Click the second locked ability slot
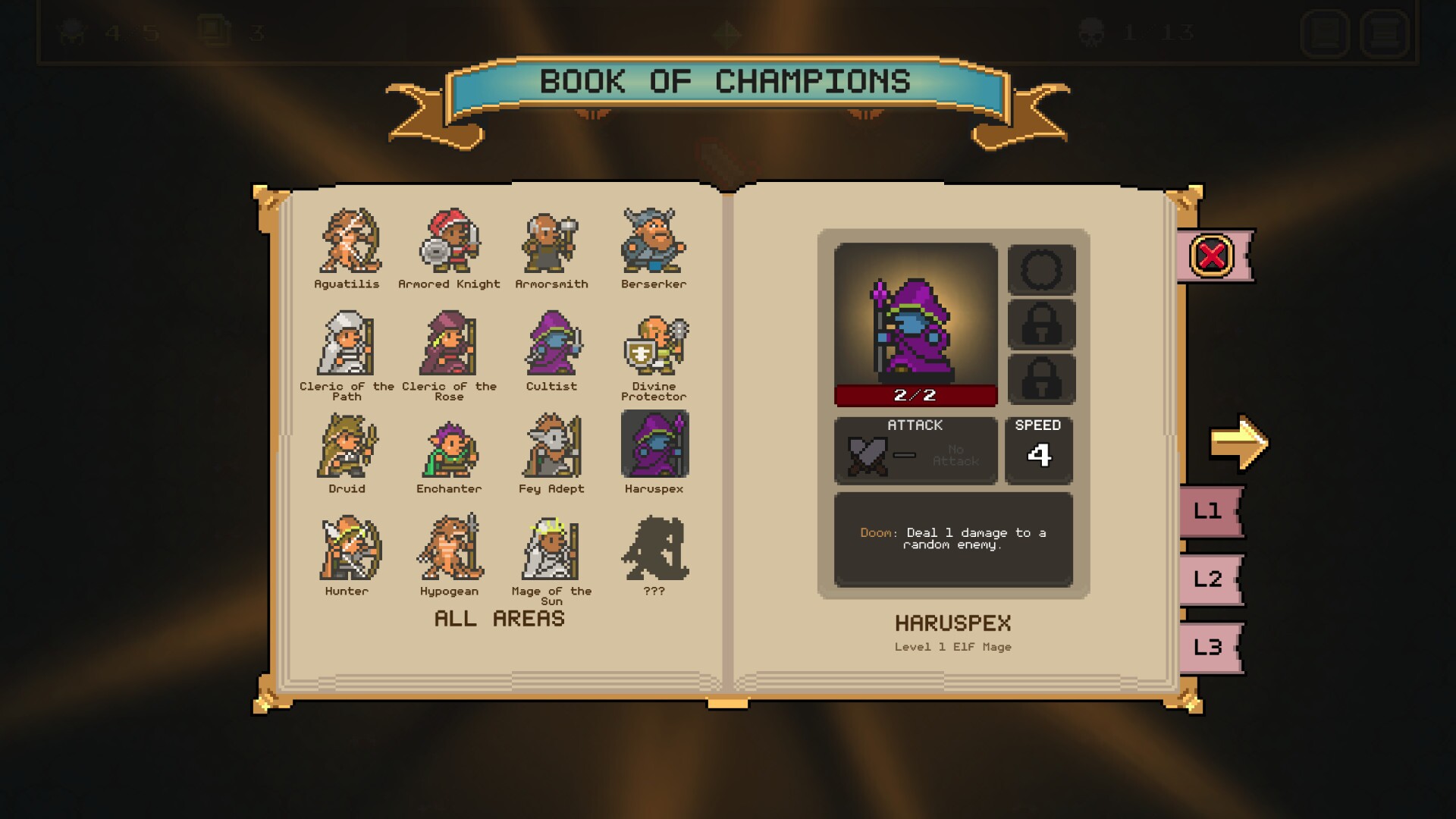 (x=1042, y=379)
